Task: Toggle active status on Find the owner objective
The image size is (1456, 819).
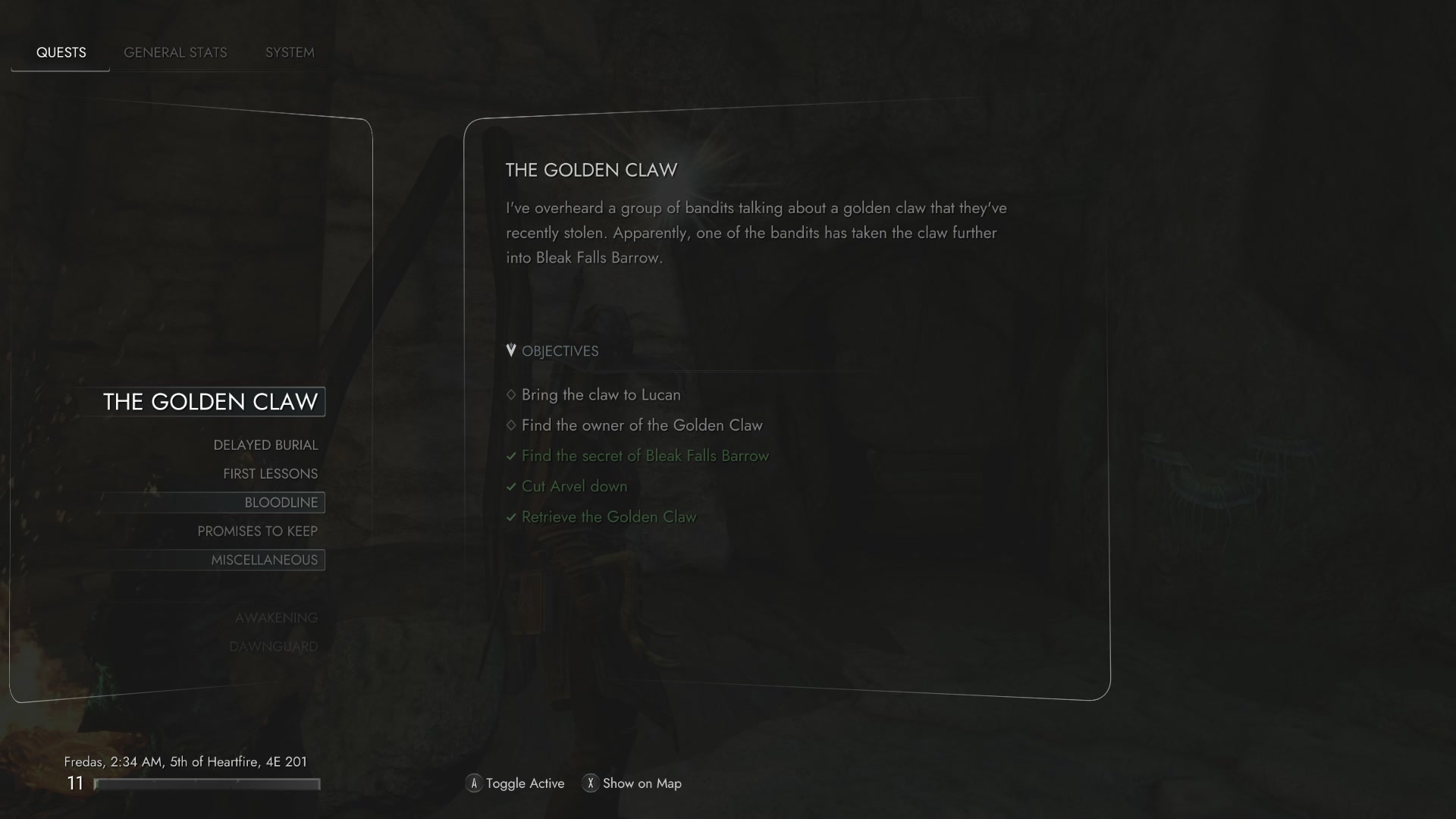Action: [x=642, y=425]
